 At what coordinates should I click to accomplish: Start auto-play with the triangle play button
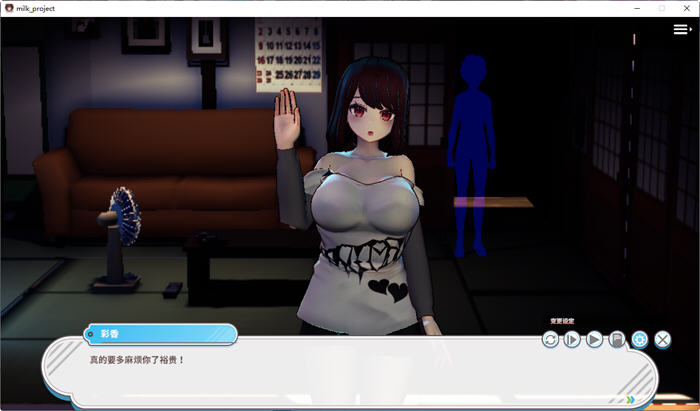click(x=594, y=340)
